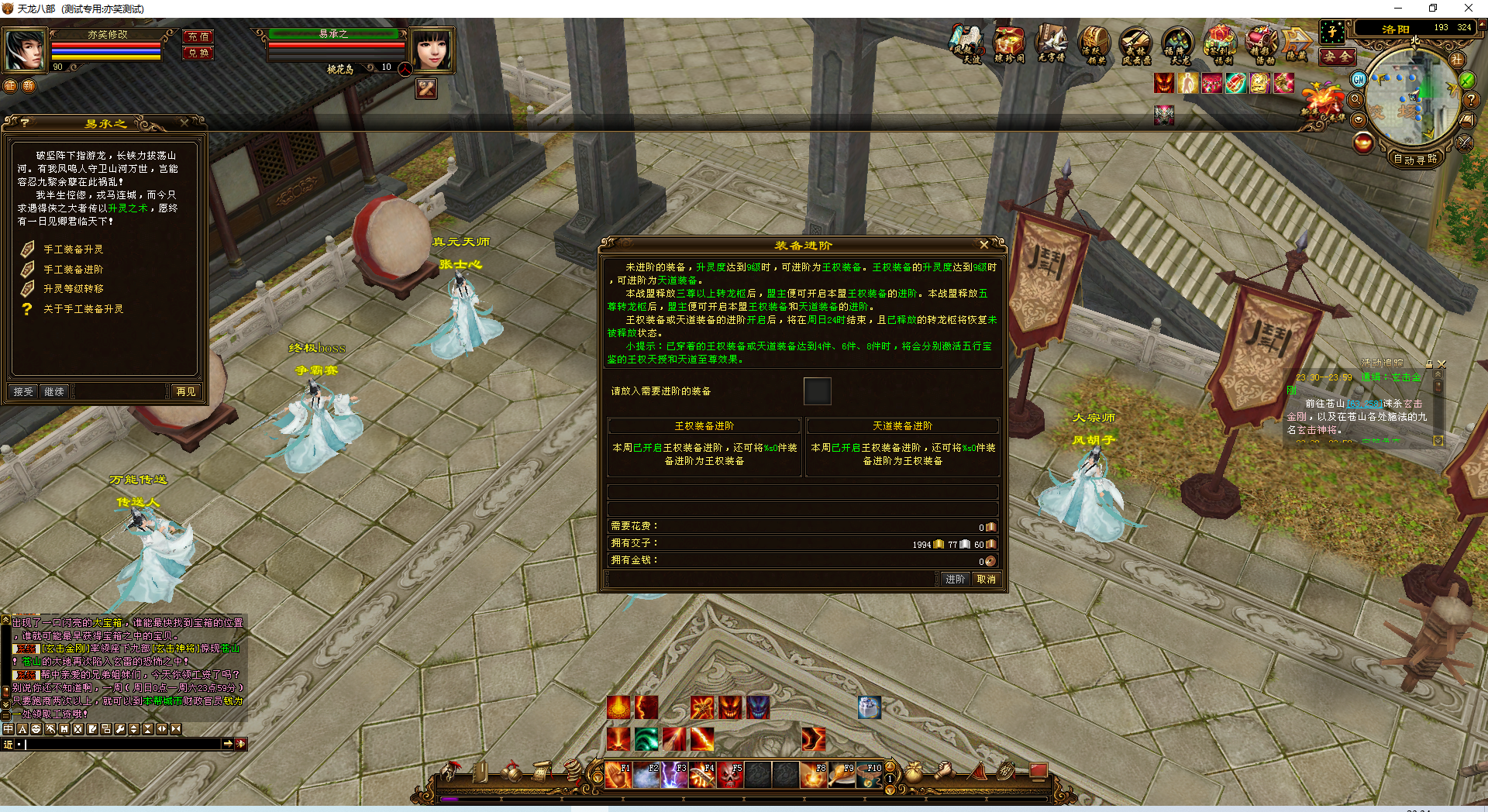Click 再见 to end the NPC conversation
1488x812 pixels.
tap(186, 392)
